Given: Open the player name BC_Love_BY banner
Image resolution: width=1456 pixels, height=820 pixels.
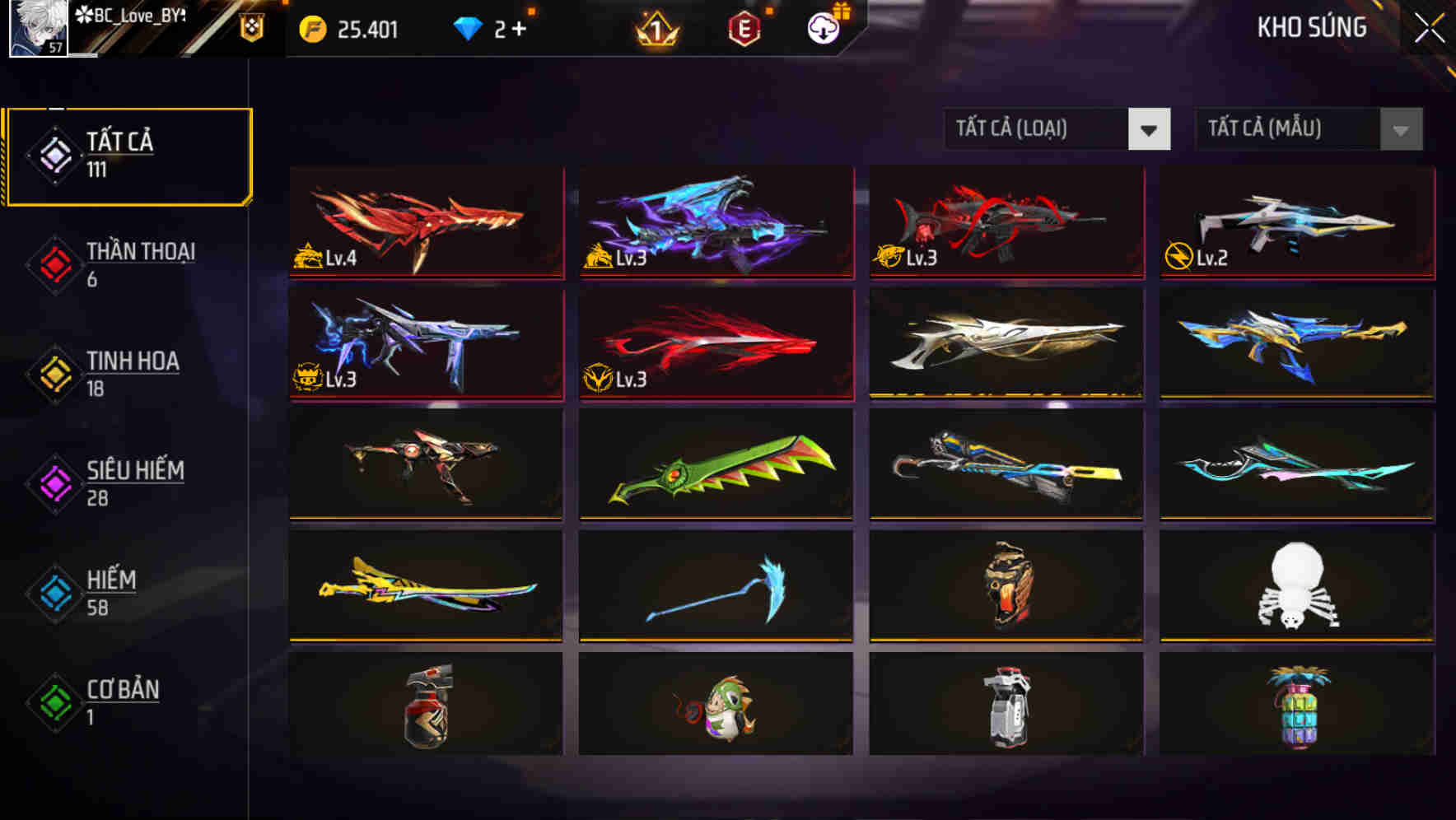Looking at the screenshot, I should [x=136, y=15].
